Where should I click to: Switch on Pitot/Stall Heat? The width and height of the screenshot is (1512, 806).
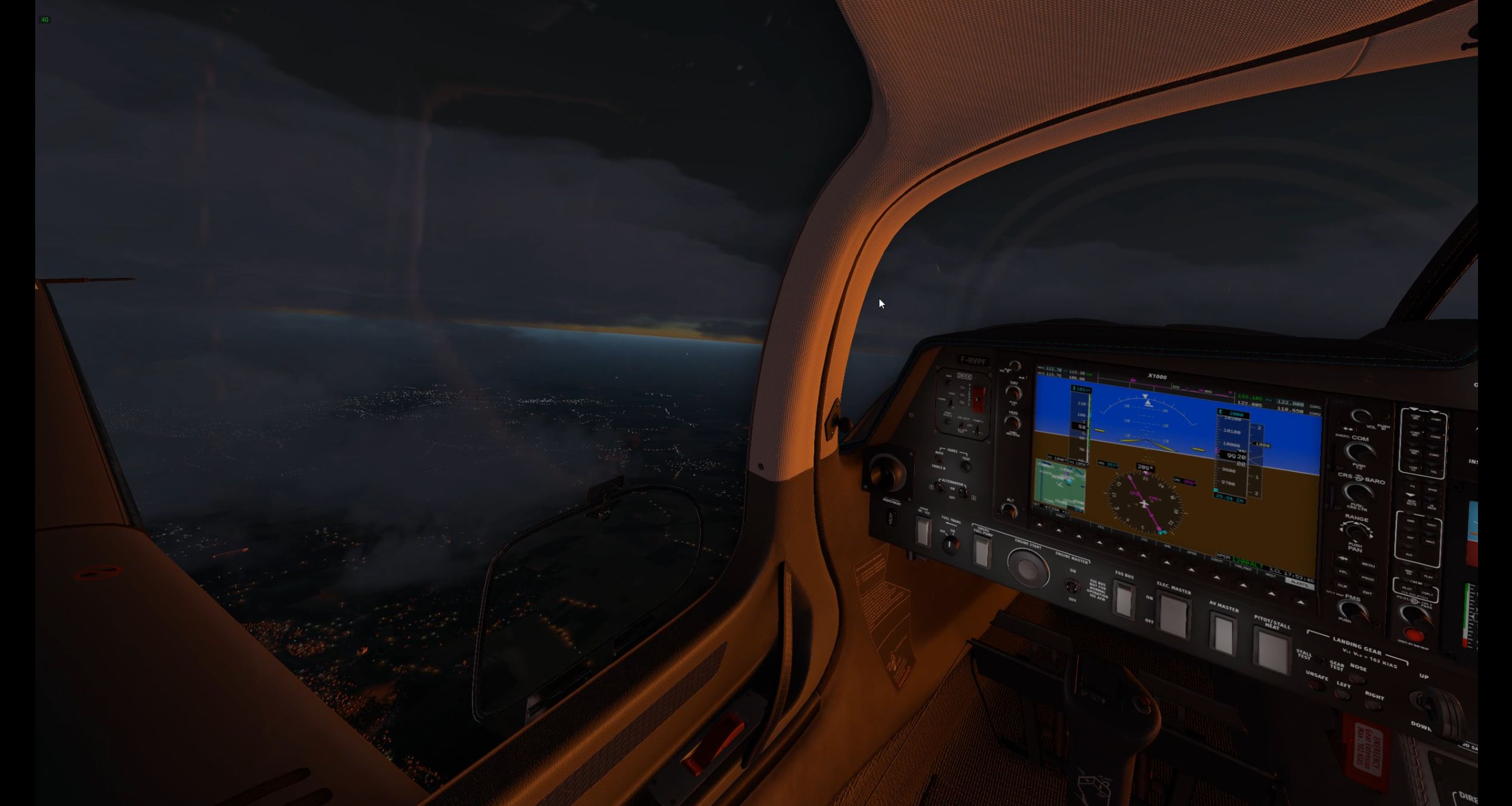pyautogui.click(x=1271, y=650)
